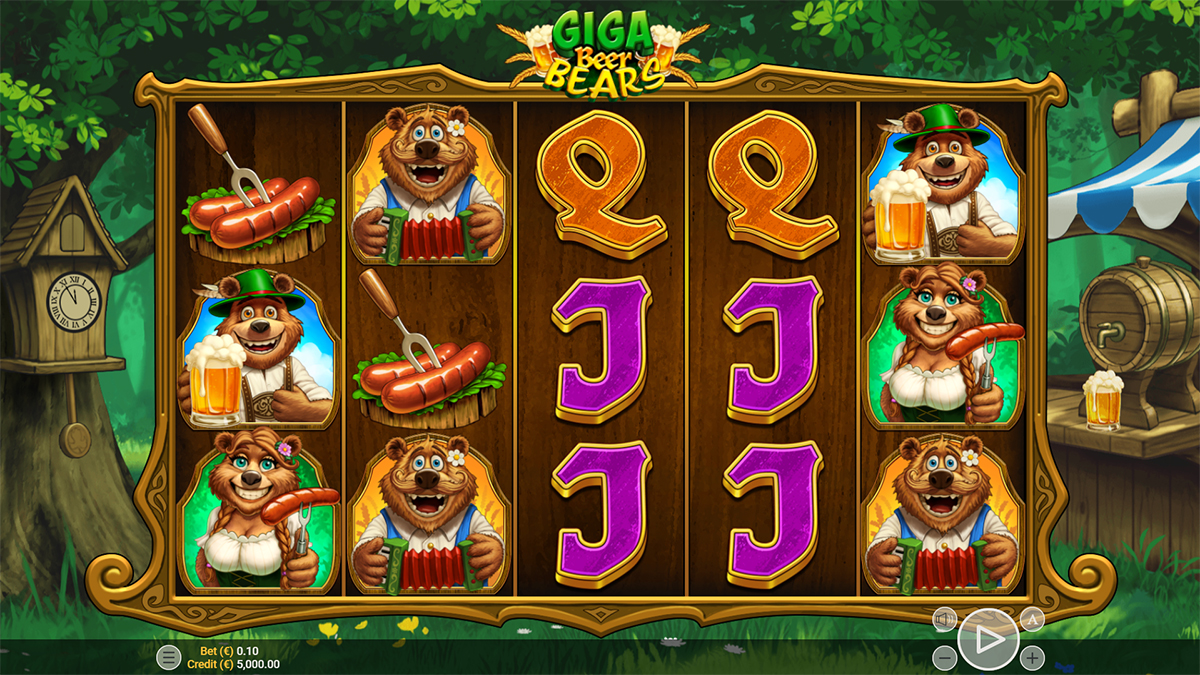Increase the bet with the plus button

(x=1032, y=657)
